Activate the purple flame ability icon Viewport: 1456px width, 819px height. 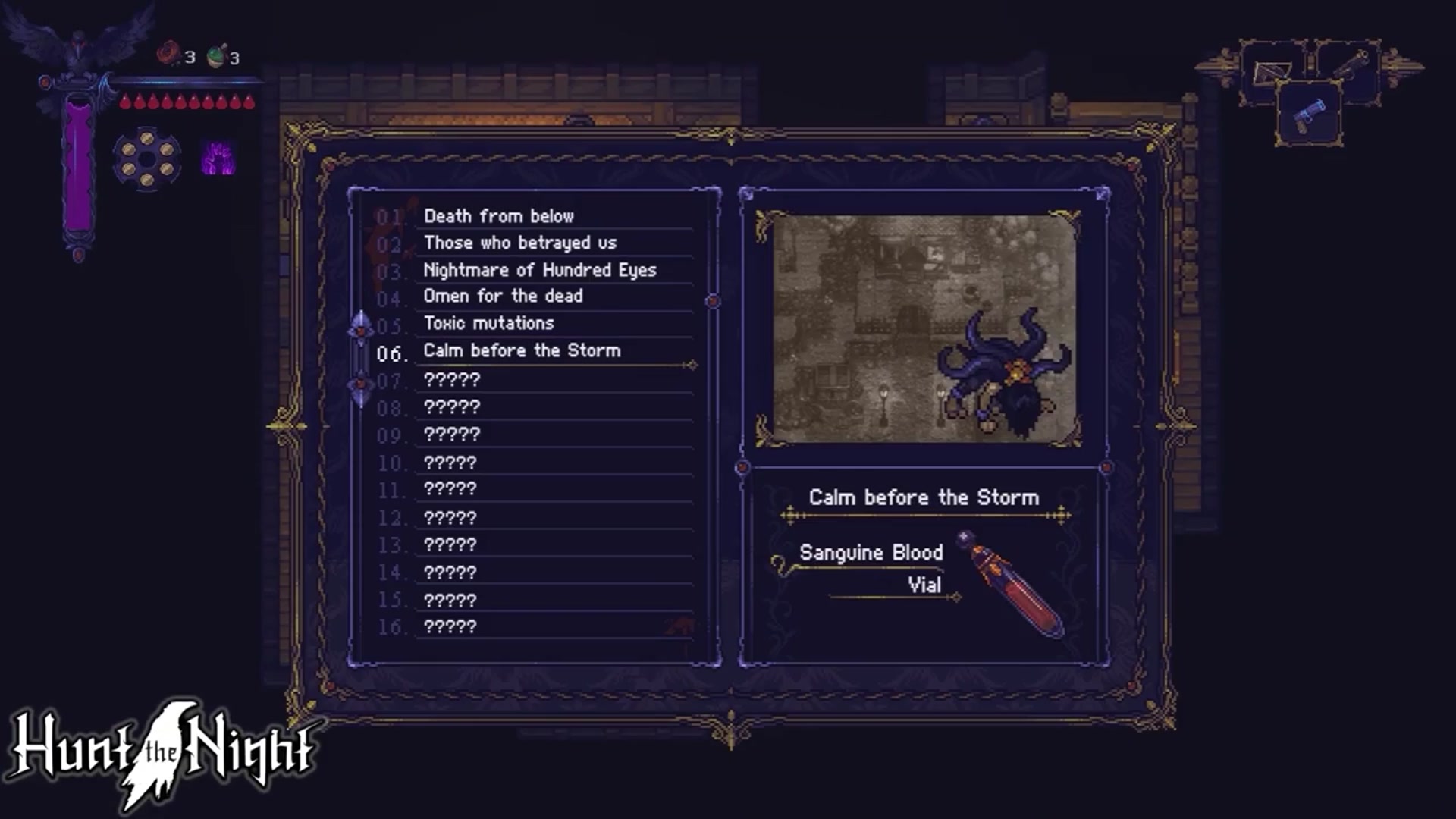coord(218,159)
